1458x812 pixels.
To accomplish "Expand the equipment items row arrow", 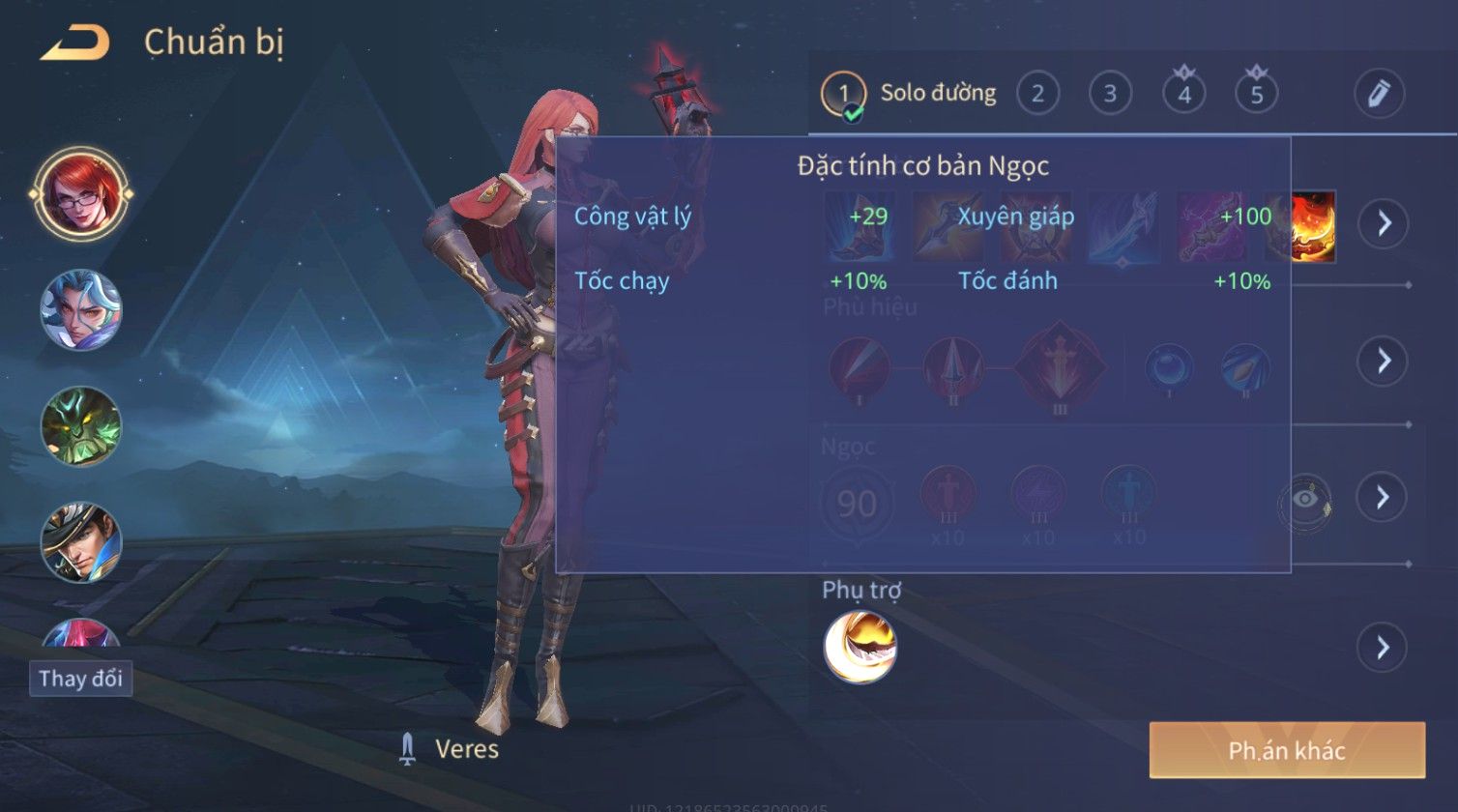I will pos(1384,224).
